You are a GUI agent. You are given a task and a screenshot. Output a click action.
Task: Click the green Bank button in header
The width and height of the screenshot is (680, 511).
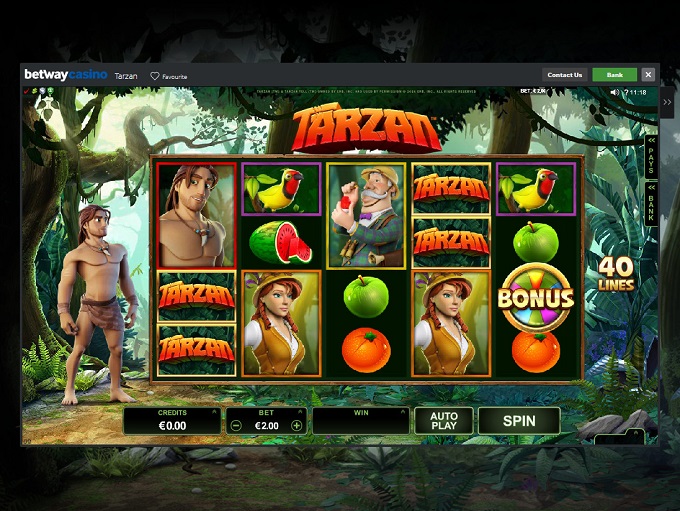coord(614,75)
